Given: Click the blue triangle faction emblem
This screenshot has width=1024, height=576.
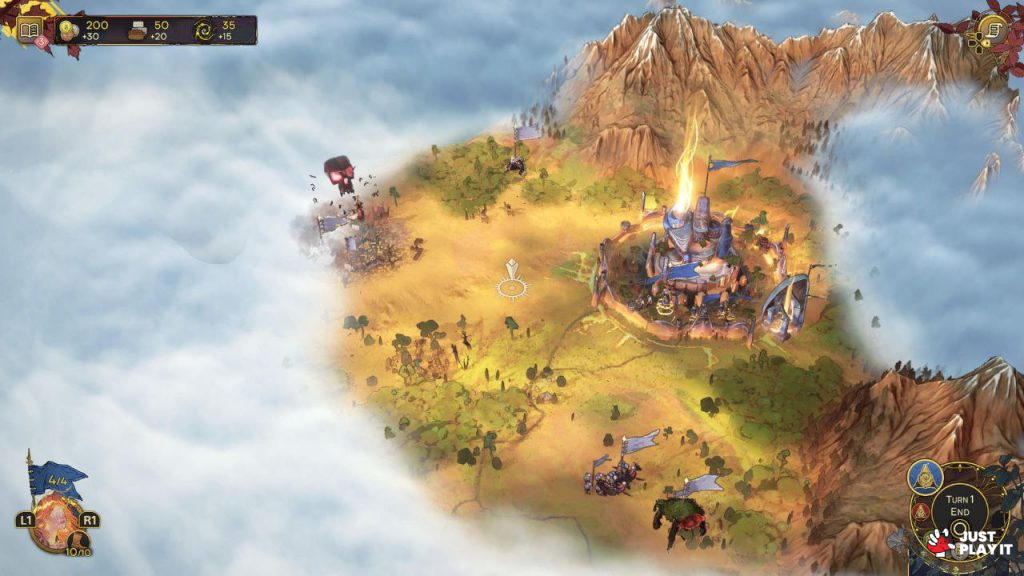Looking at the screenshot, I should [x=926, y=477].
